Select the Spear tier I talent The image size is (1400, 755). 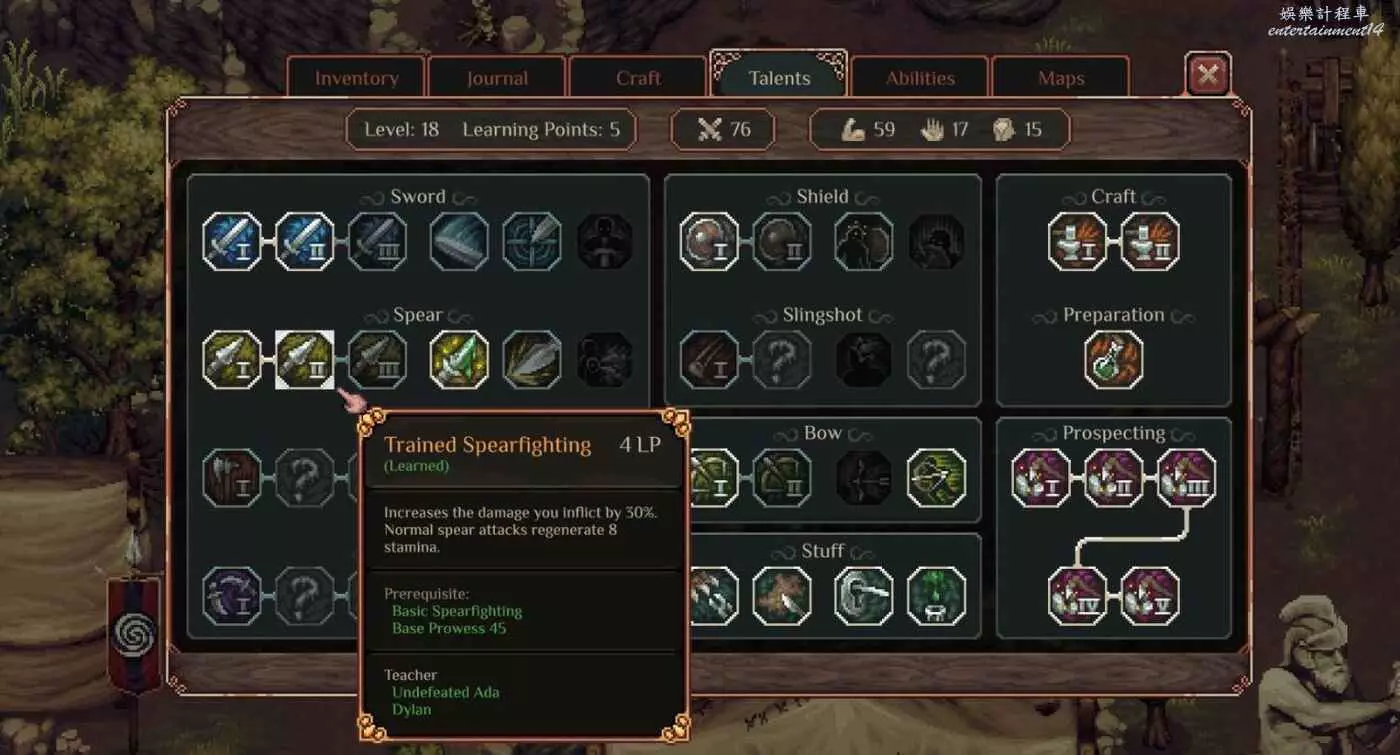[x=232, y=360]
